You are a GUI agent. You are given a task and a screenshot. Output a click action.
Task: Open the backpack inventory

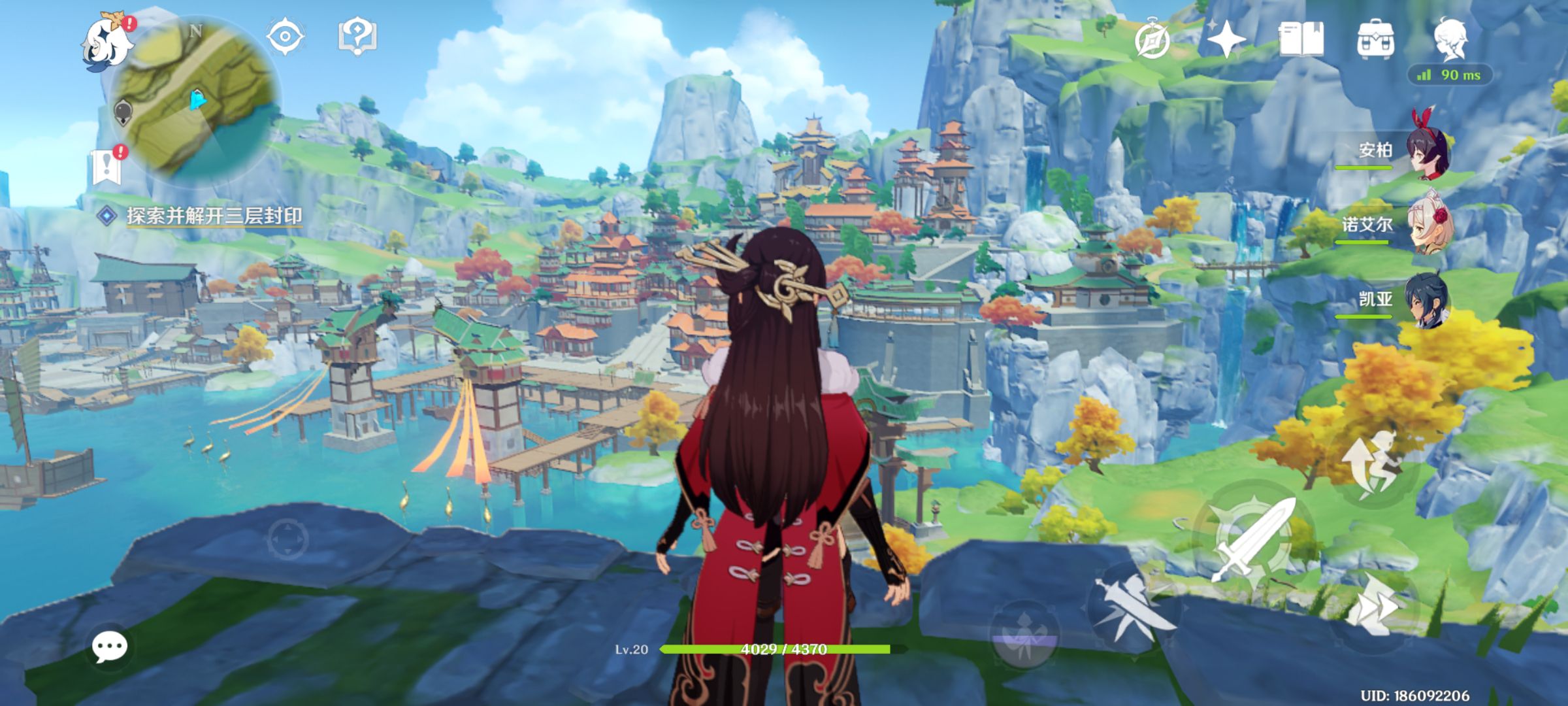tap(1375, 39)
